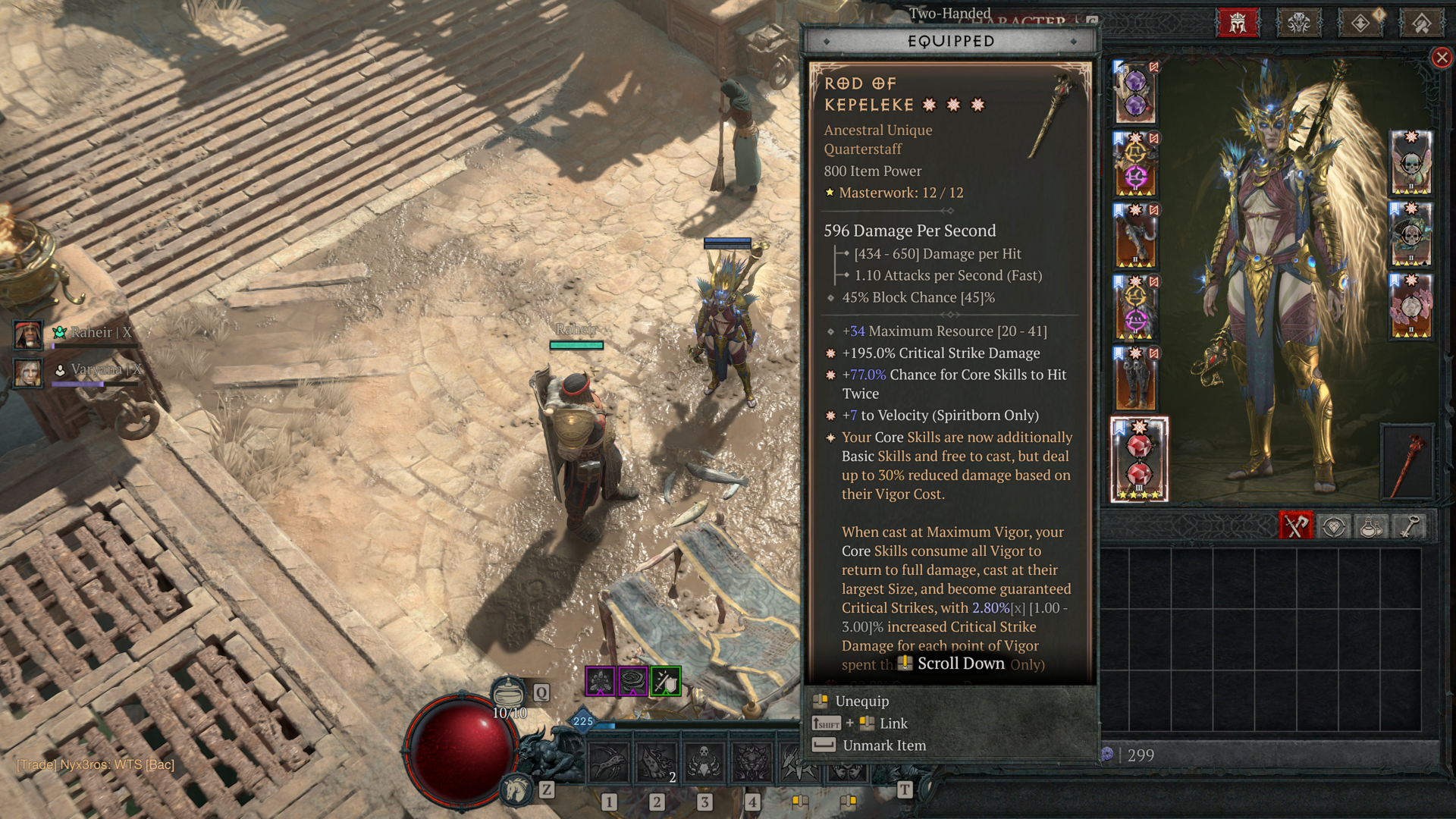The image size is (1456, 819).
Task: Activate the jaguar face skill in slot 4
Action: pyautogui.click(x=752, y=761)
